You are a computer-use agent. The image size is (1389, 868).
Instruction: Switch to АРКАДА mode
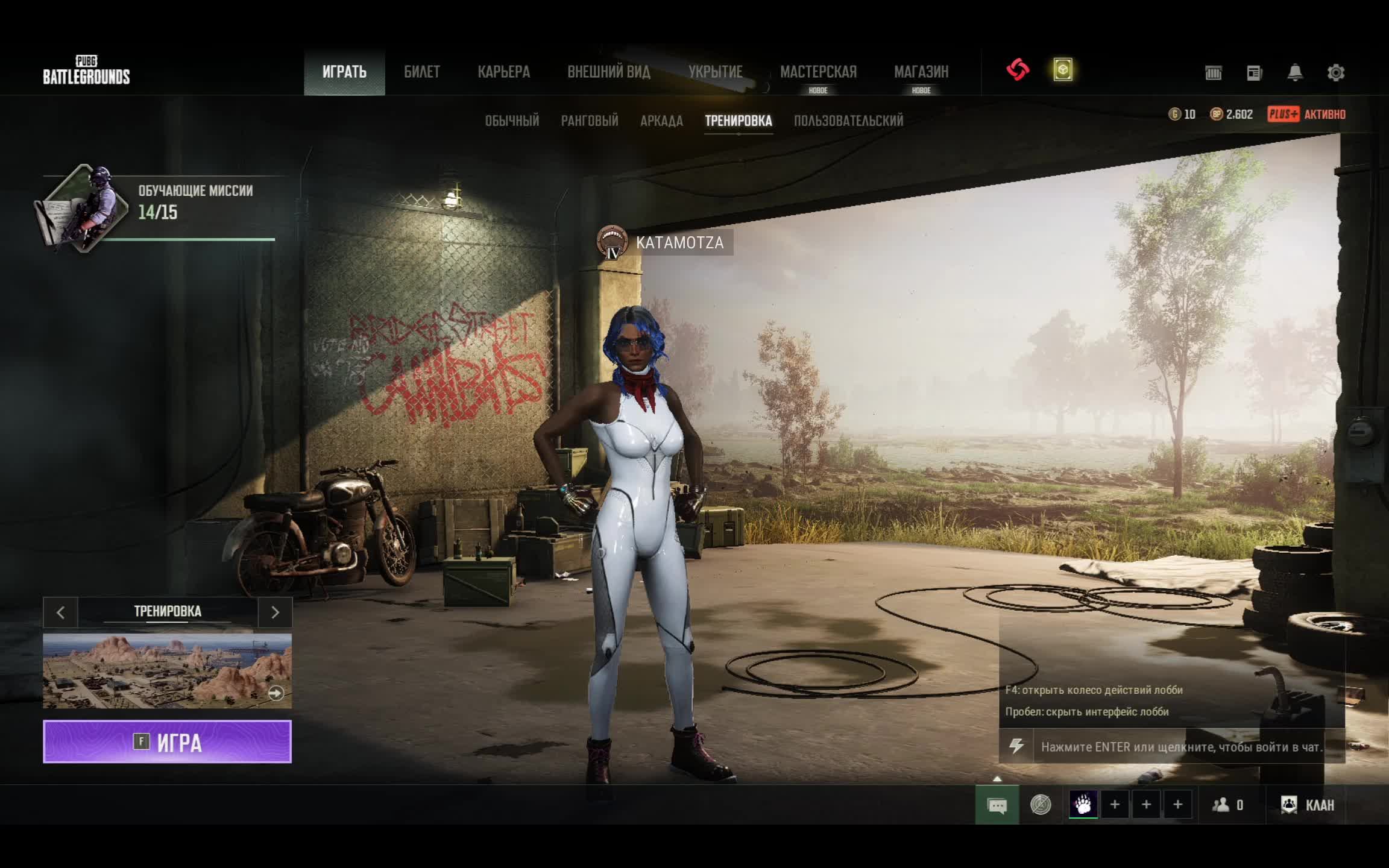[661, 121]
